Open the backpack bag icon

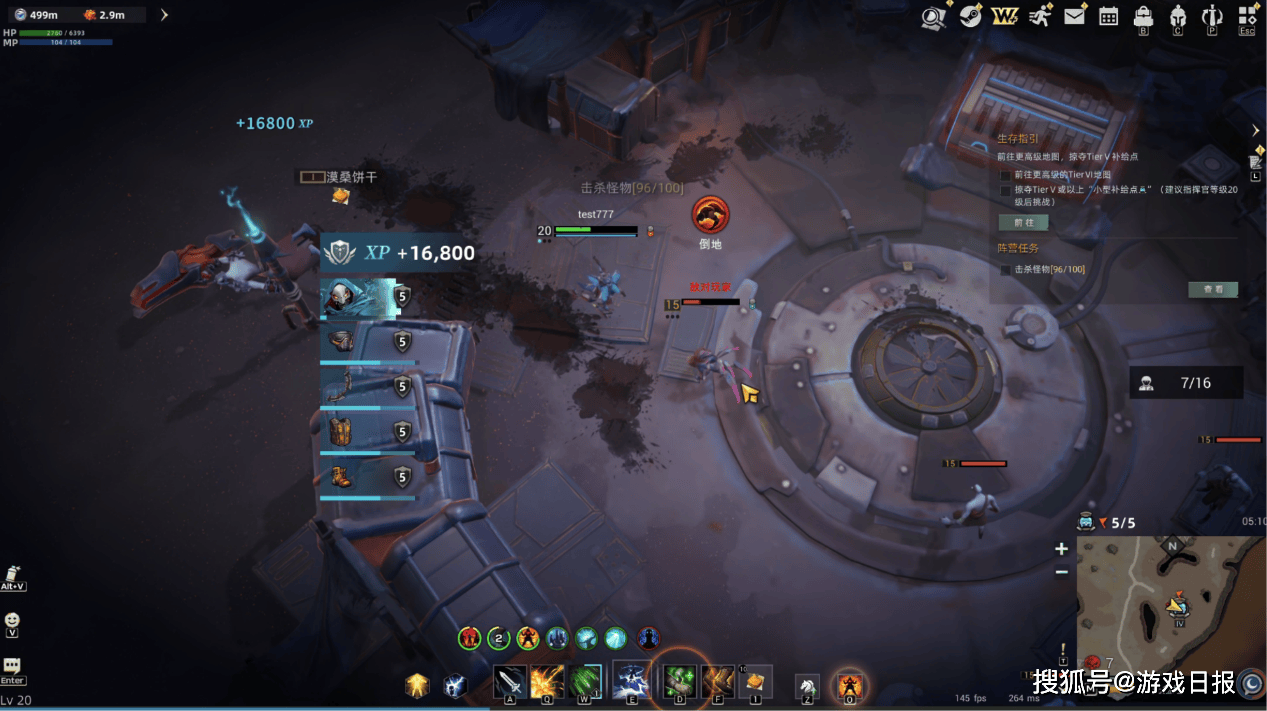click(x=1143, y=16)
